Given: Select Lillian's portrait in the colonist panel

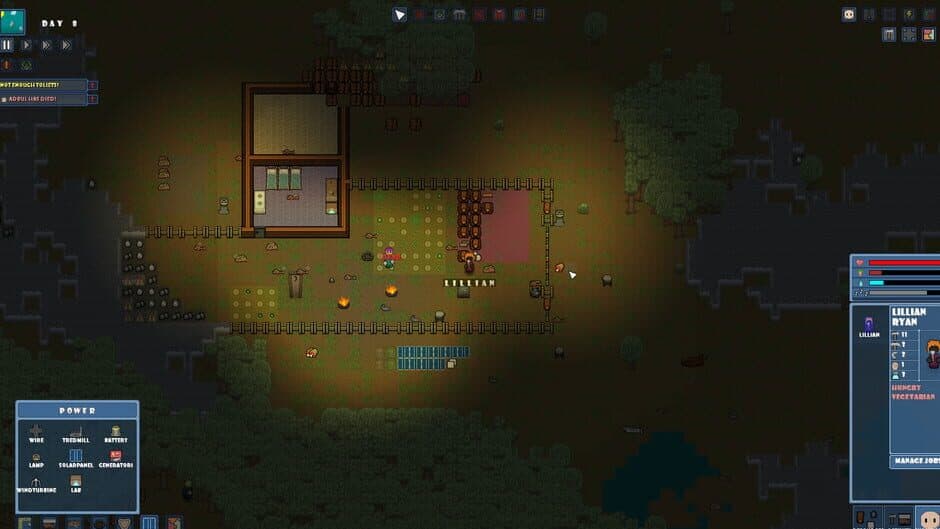Looking at the screenshot, I should point(869,323).
